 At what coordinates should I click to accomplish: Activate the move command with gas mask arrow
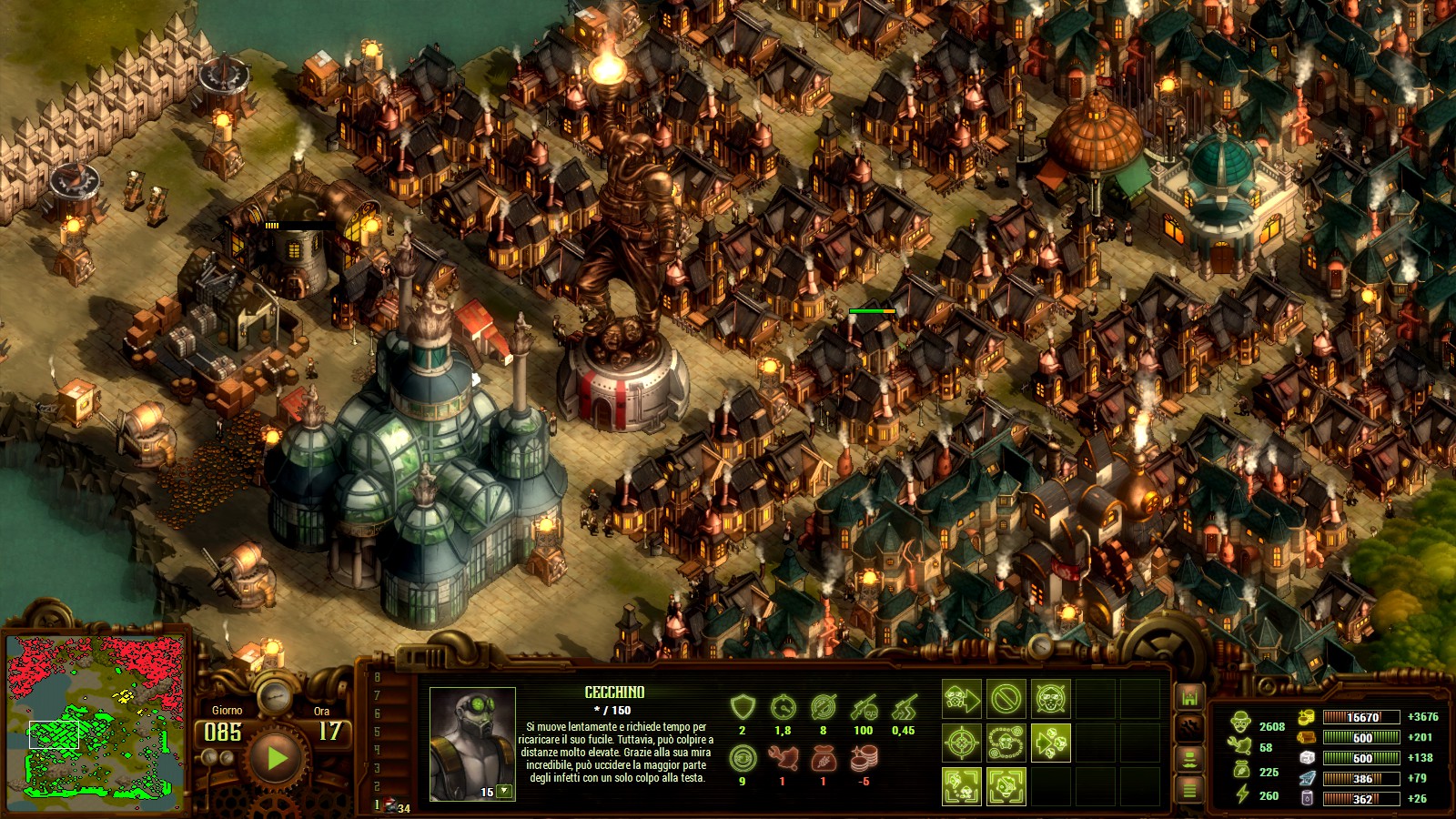tap(961, 699)
